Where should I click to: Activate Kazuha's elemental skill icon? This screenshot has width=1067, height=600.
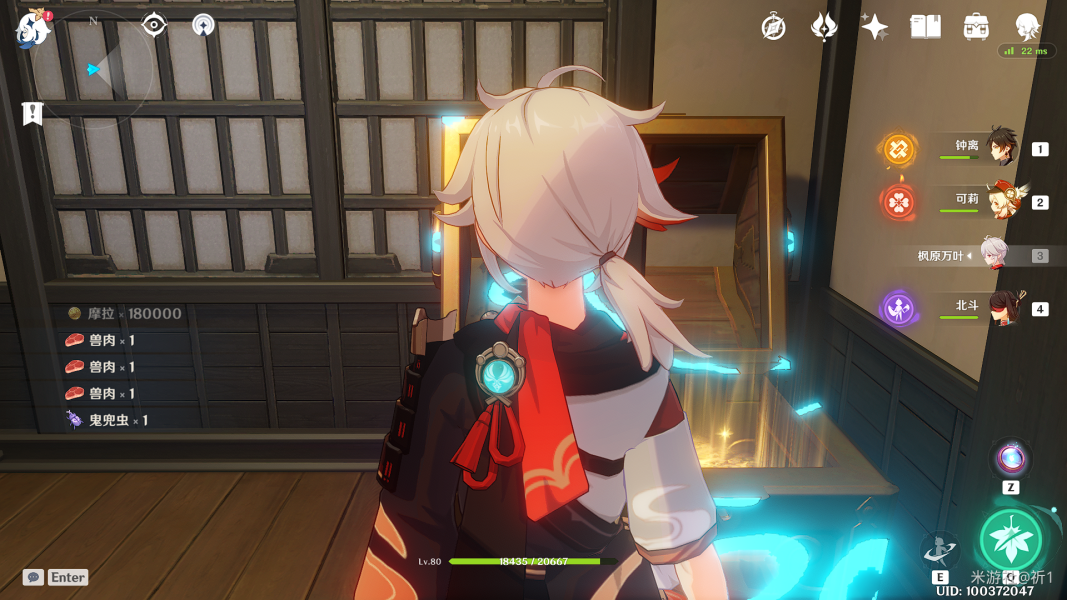point(940,550)
